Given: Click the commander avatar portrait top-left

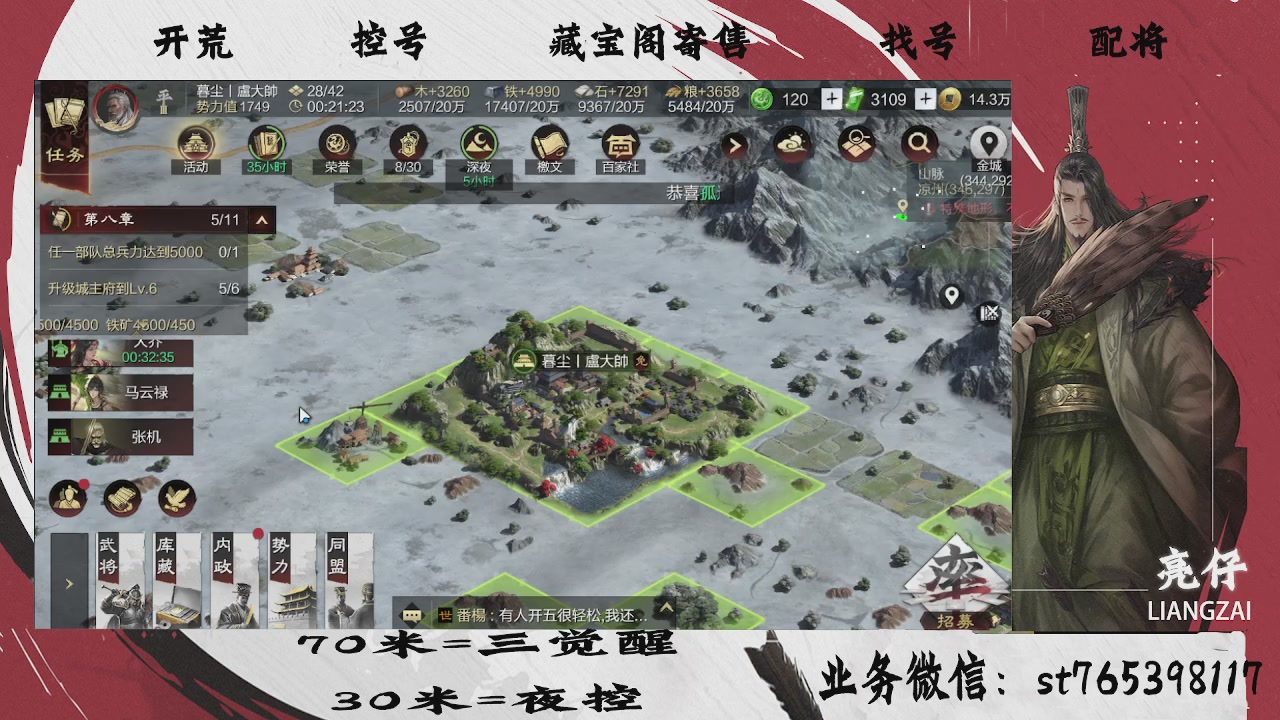Looking at the screenshot, I should [x=114, y=104].
